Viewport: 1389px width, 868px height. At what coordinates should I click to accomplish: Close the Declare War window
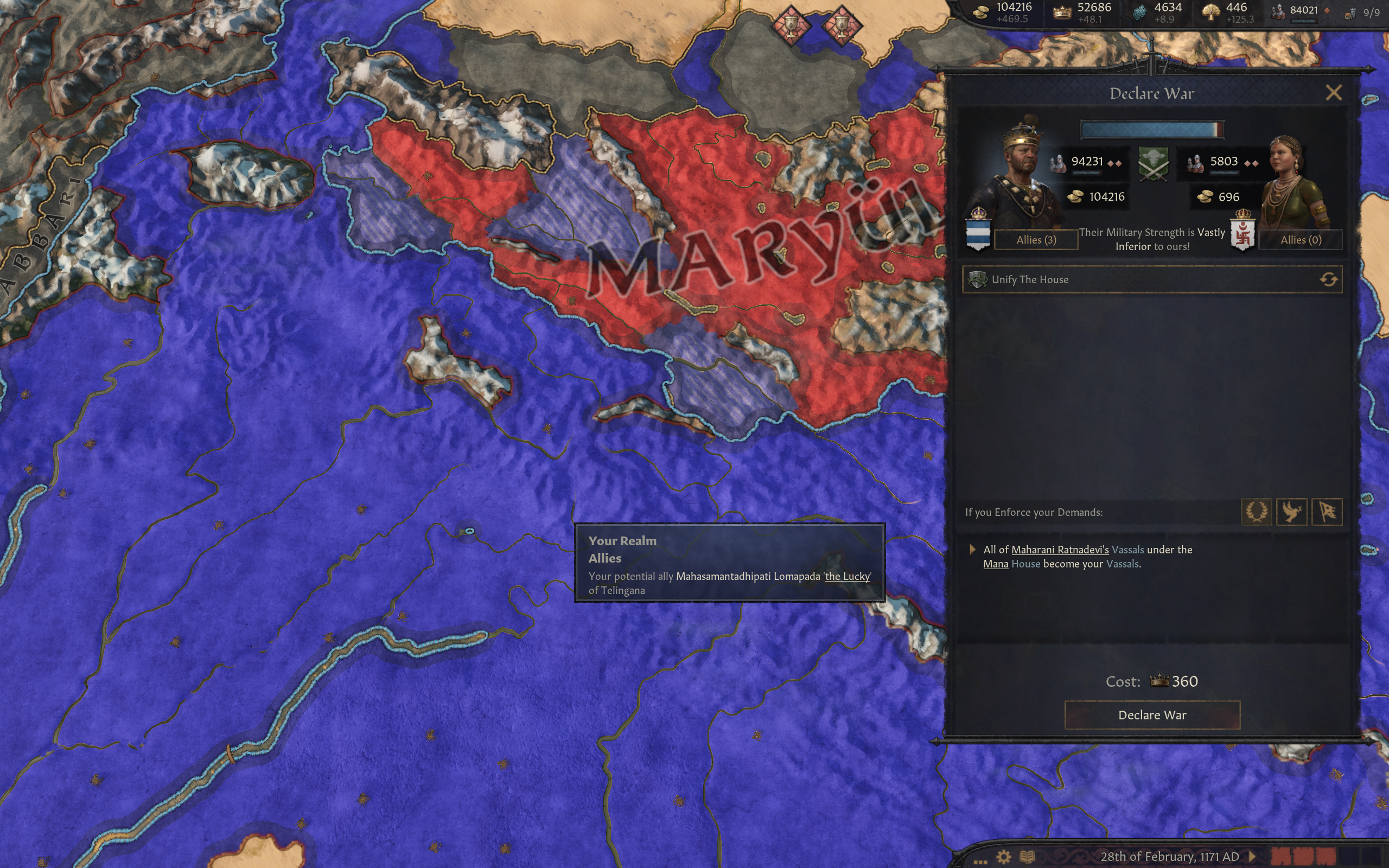(x=1333, y=92)
